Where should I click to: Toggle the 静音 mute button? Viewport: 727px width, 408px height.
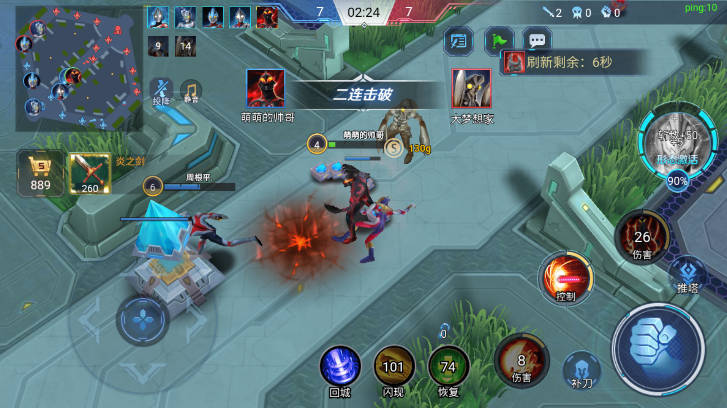point(190,93)
